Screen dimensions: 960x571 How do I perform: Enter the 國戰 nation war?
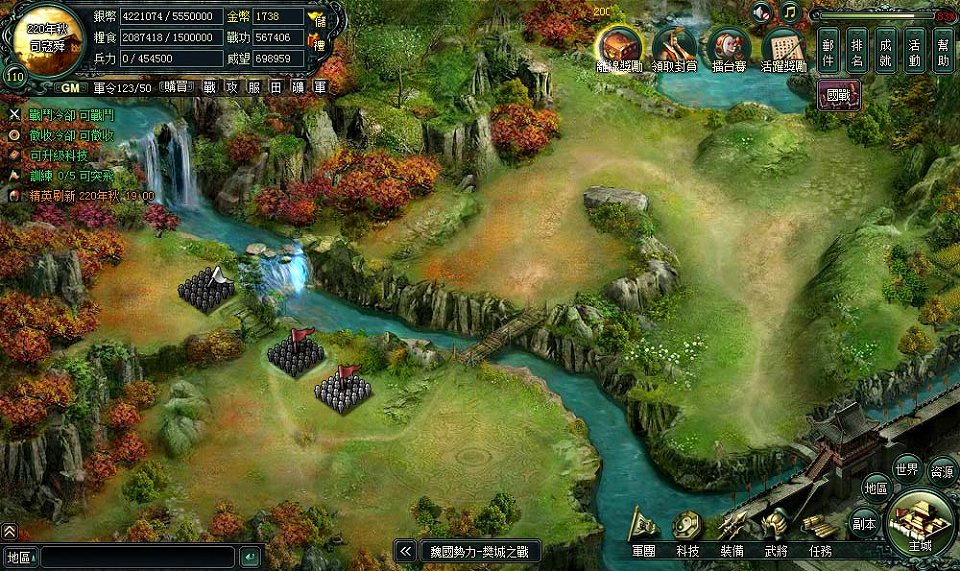[x=838, y=96]
